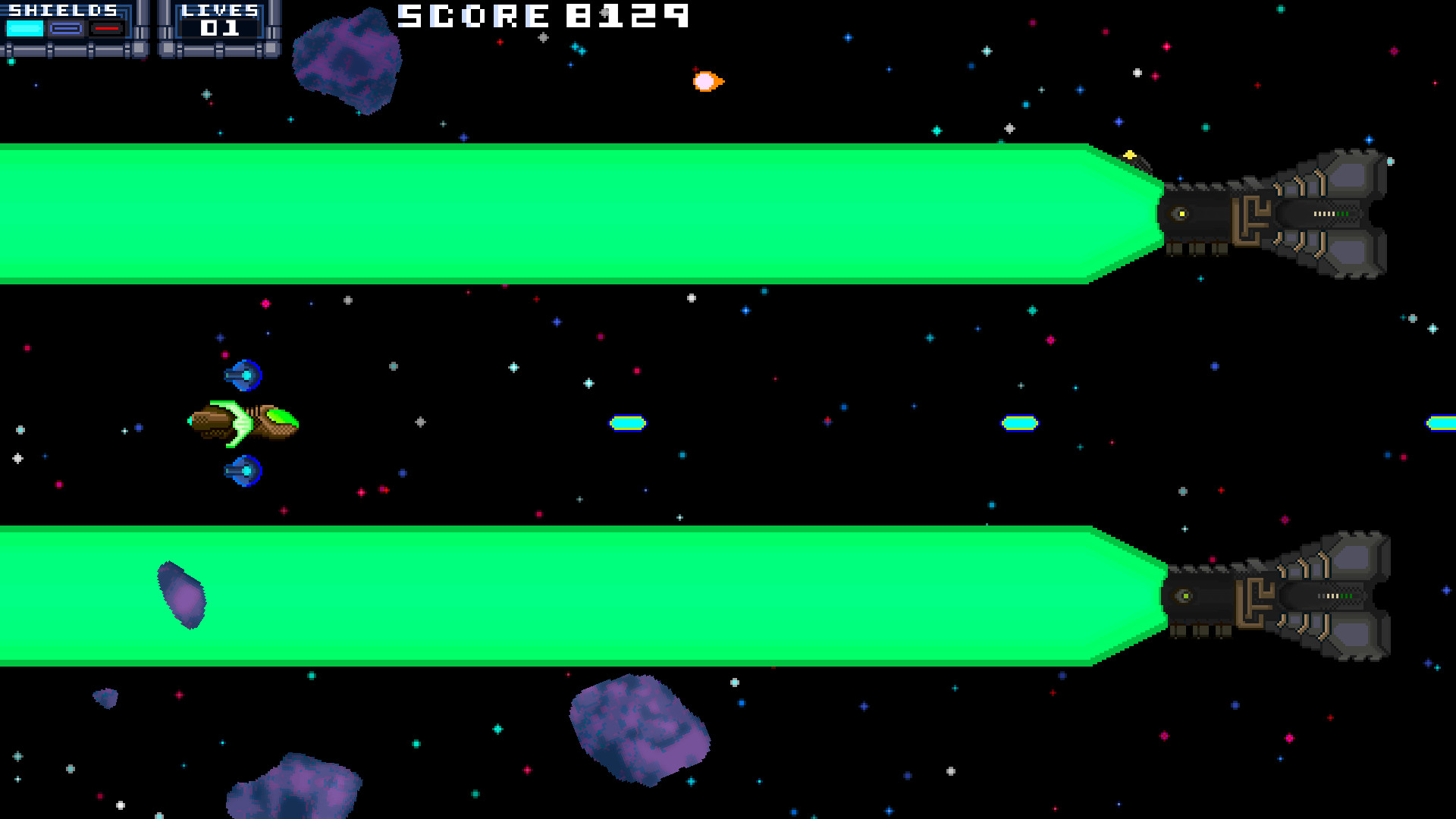Click the yellow eye of the top laser cannon
This screenshot has width=1456, height=819.
(x=1181, y=215)
